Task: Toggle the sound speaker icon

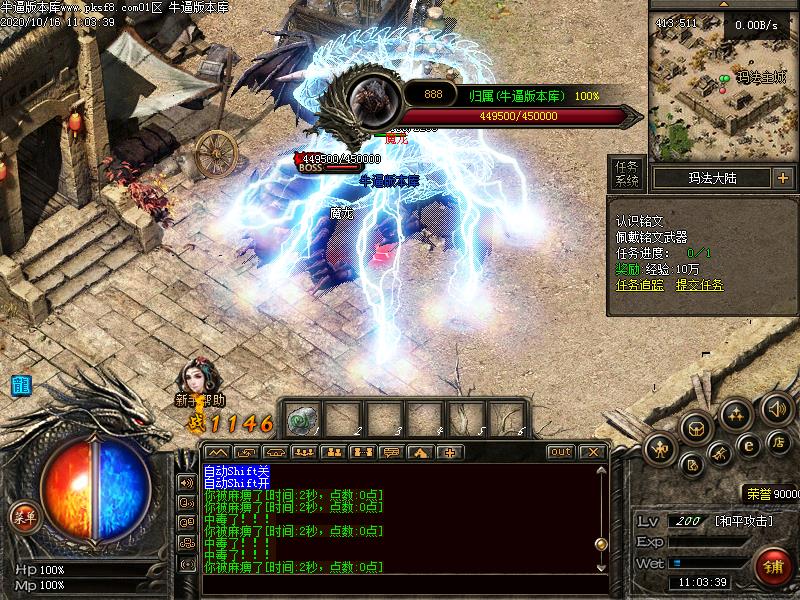Action: tap(777, 408)
